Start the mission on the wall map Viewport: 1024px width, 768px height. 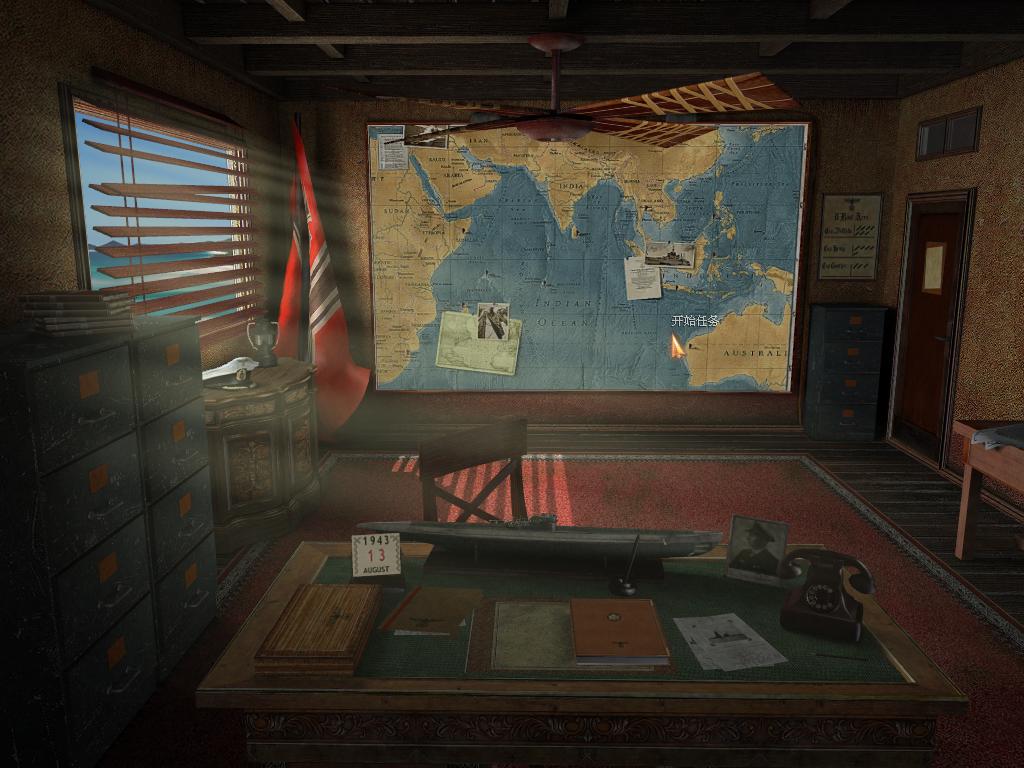[694, 321]
